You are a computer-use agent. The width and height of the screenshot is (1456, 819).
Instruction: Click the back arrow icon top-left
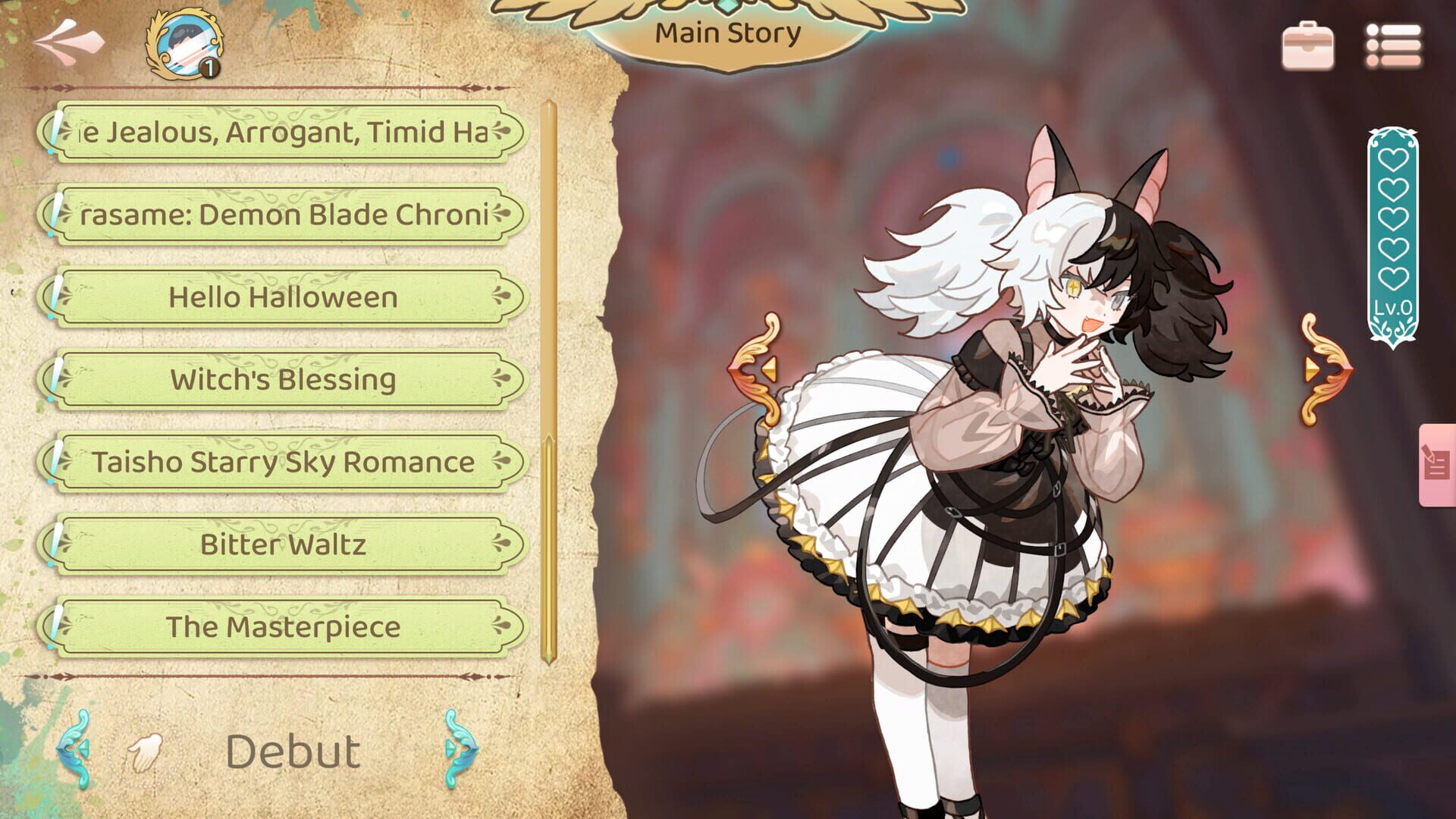(x=68, y=42)
